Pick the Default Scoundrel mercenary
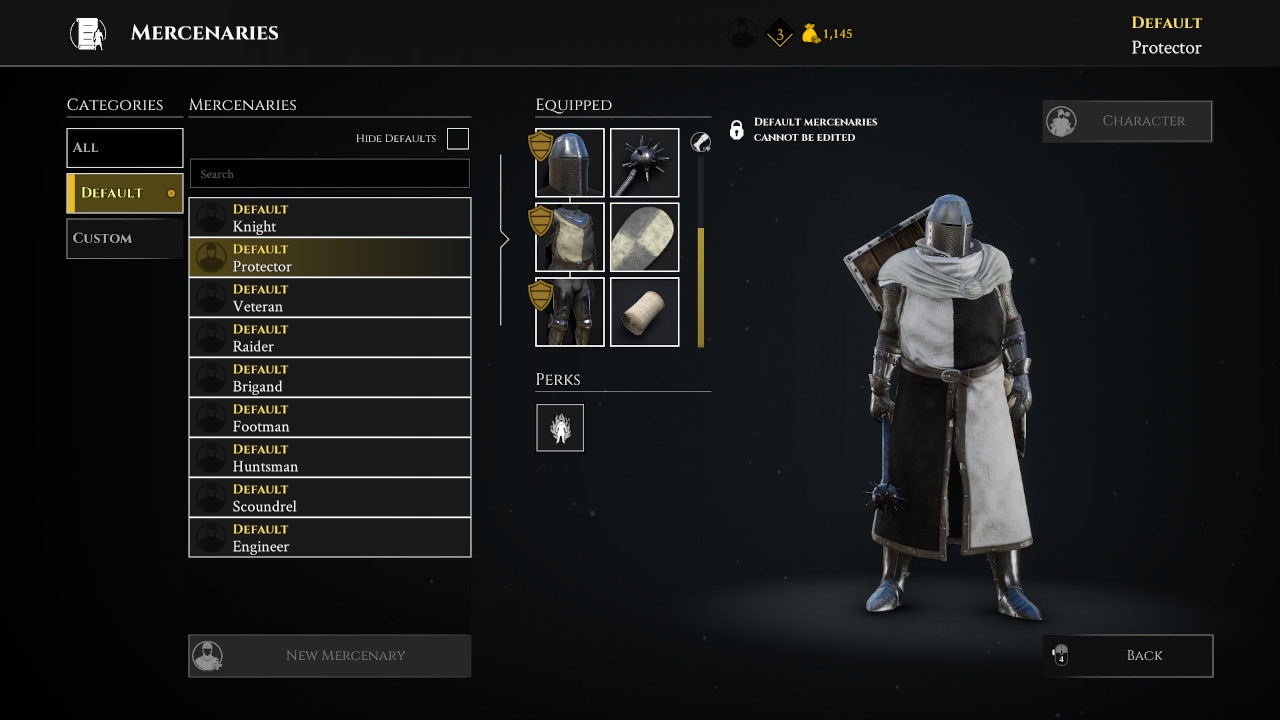Screen dimensions: 1280x720 tap(330, 498)
